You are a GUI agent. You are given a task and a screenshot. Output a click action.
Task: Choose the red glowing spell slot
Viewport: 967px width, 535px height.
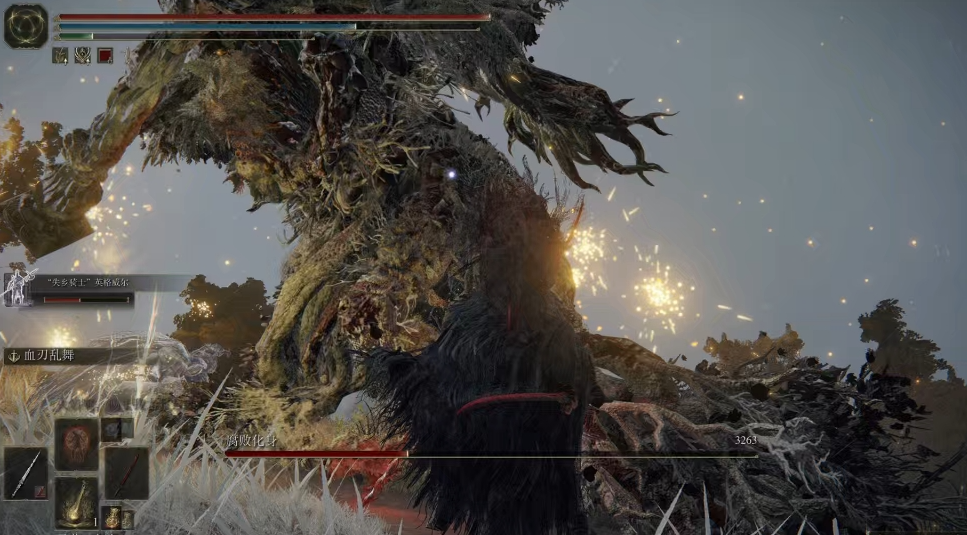pos(76,443)
